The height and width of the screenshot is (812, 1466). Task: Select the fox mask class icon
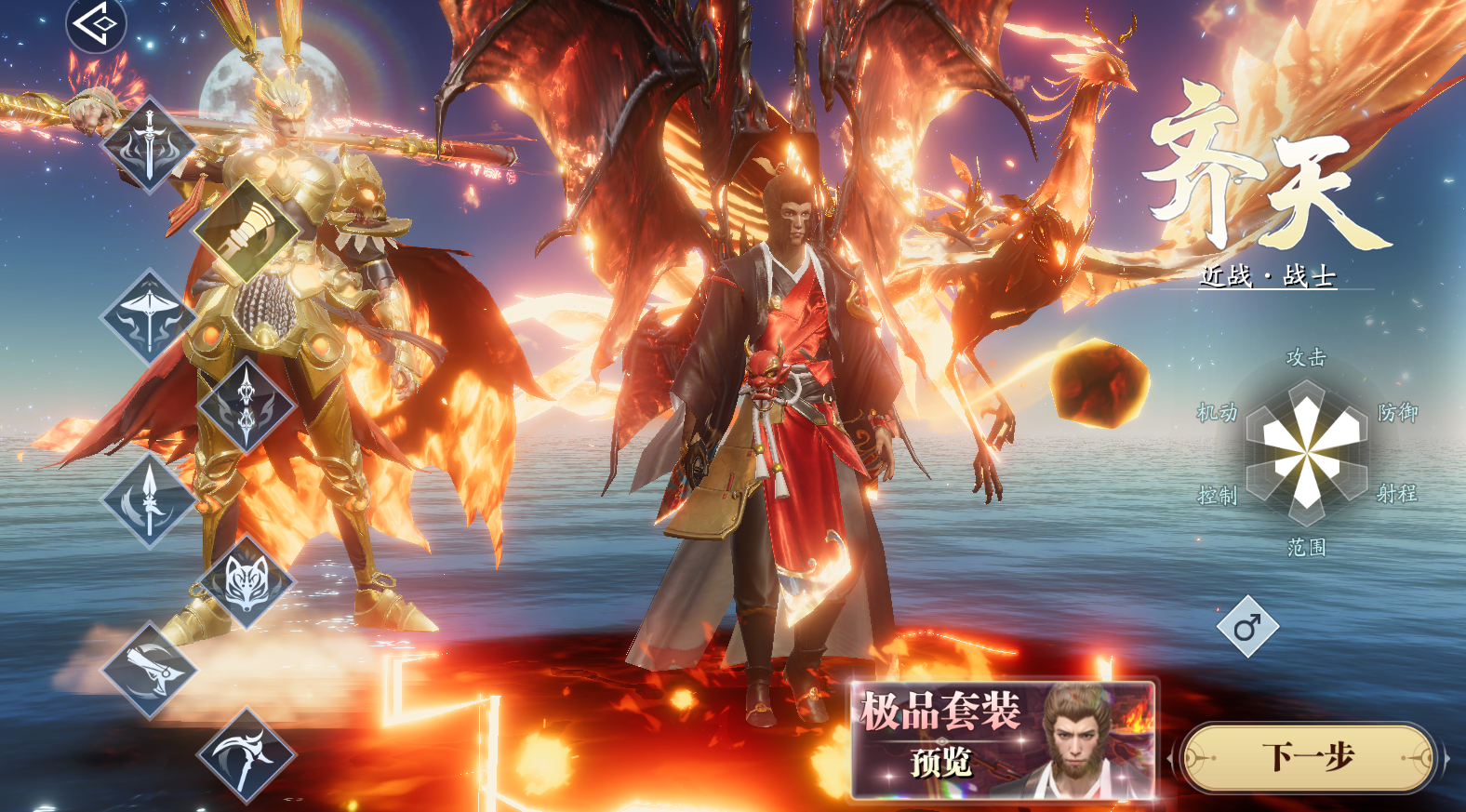(247, 583)
